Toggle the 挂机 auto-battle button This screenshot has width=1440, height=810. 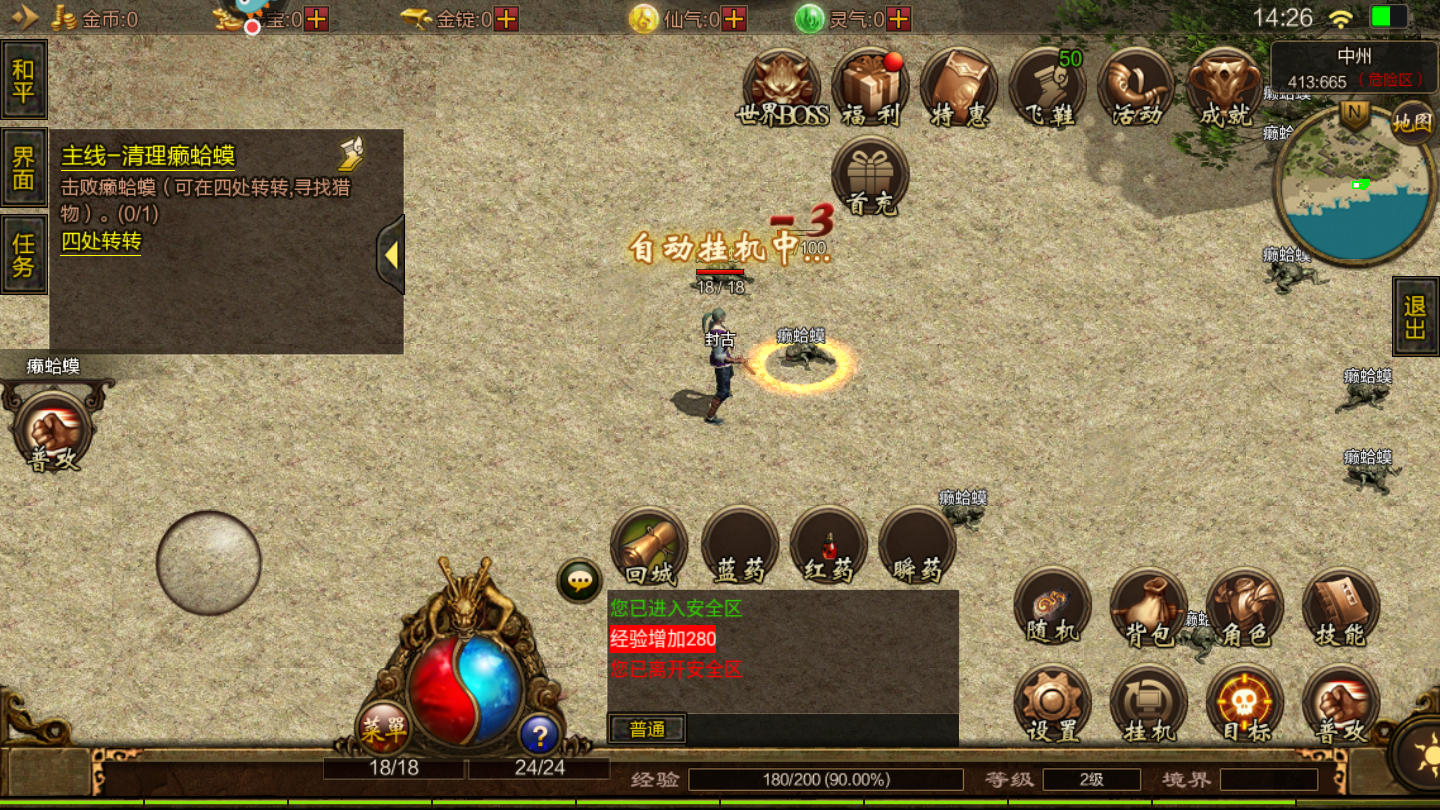[1148, 704]
